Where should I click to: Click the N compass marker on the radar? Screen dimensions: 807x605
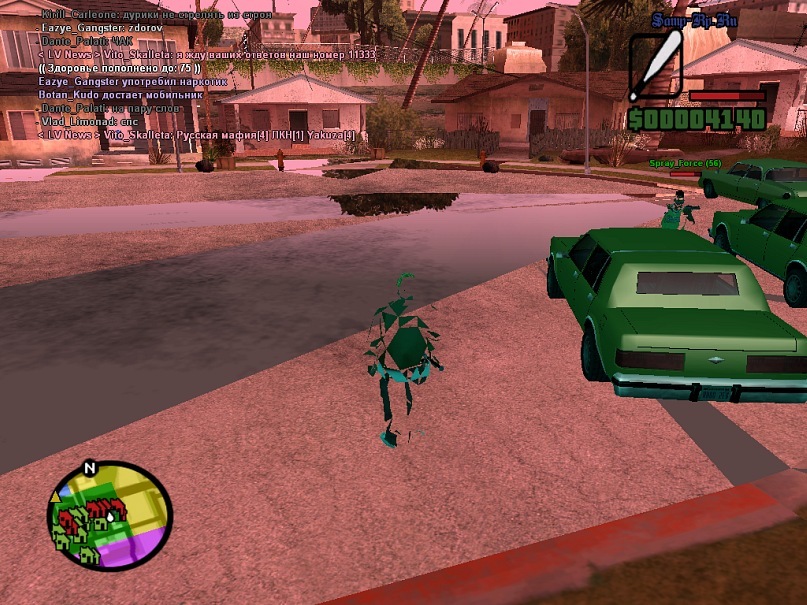(x=89, y=467)
